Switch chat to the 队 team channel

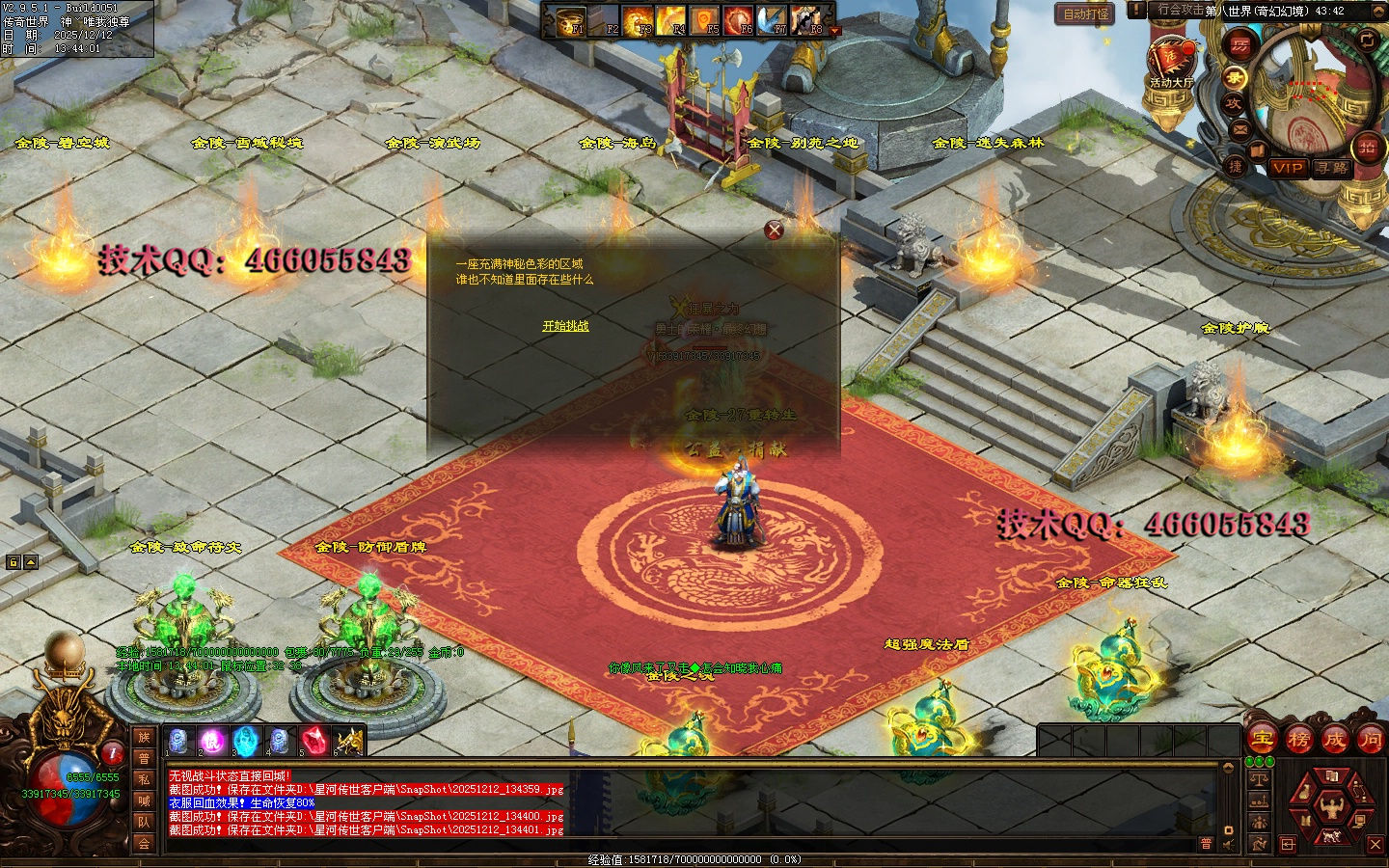[144, 822]
